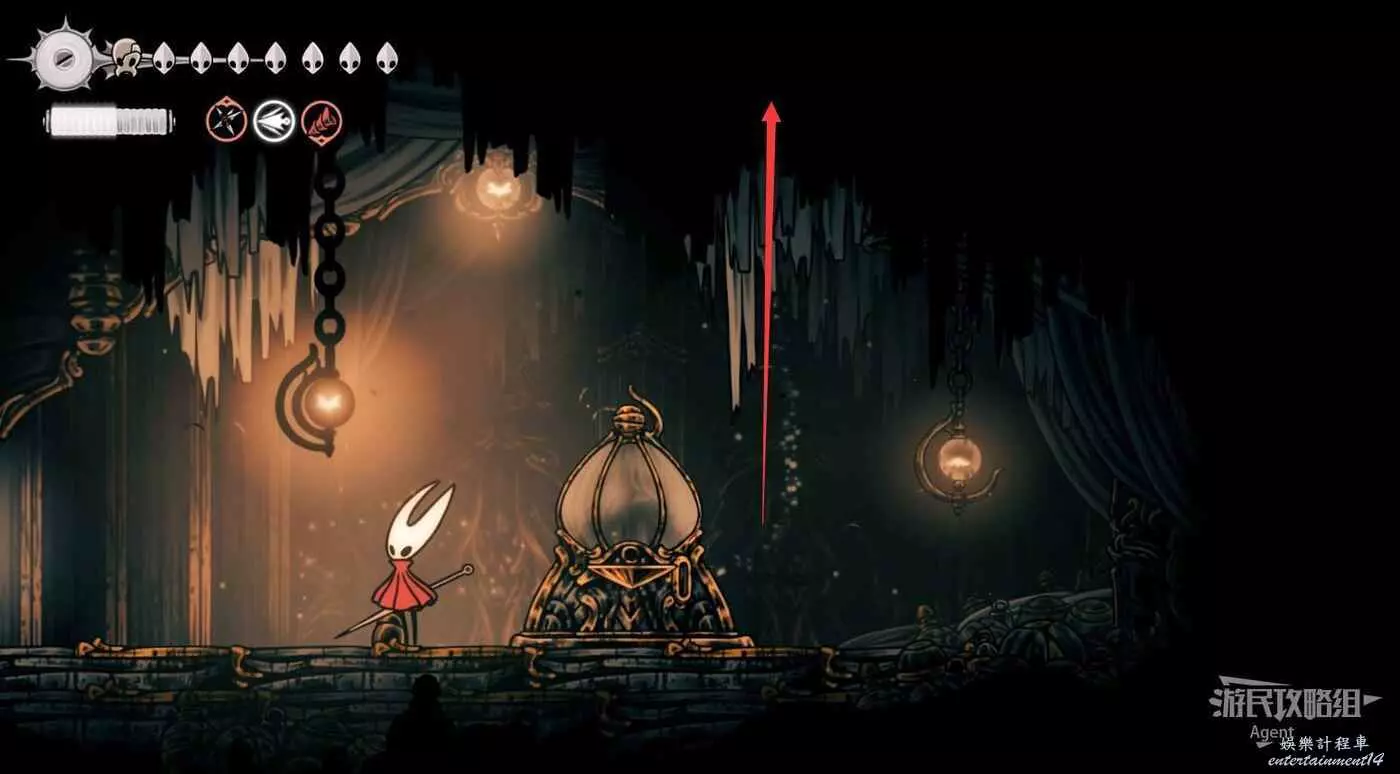Choose the red spikes tool icon

pyautogui.click(x=321, y=122)
